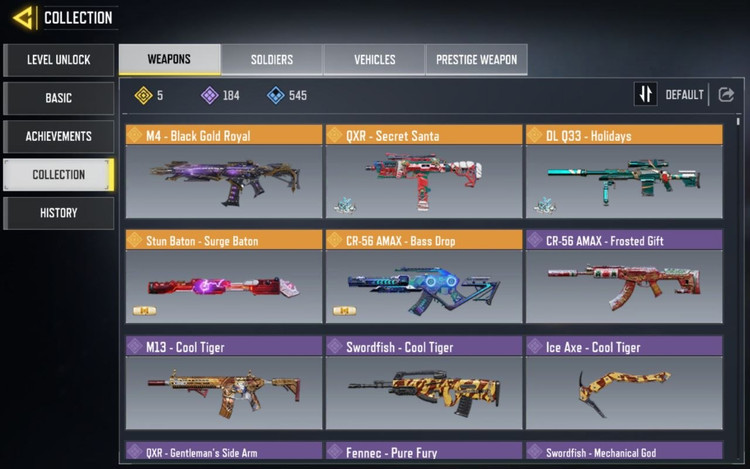This screenshot has height=469, width=750.
Task: Open the Level Unlock section
Action: tap(58, 60)
